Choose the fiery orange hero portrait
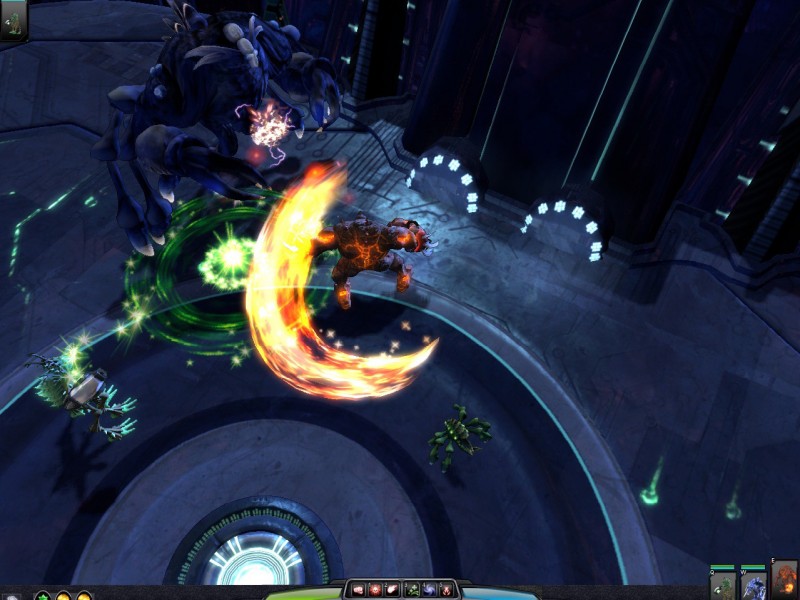This screenshot has height=600, width=800. (x=785, y=580)
